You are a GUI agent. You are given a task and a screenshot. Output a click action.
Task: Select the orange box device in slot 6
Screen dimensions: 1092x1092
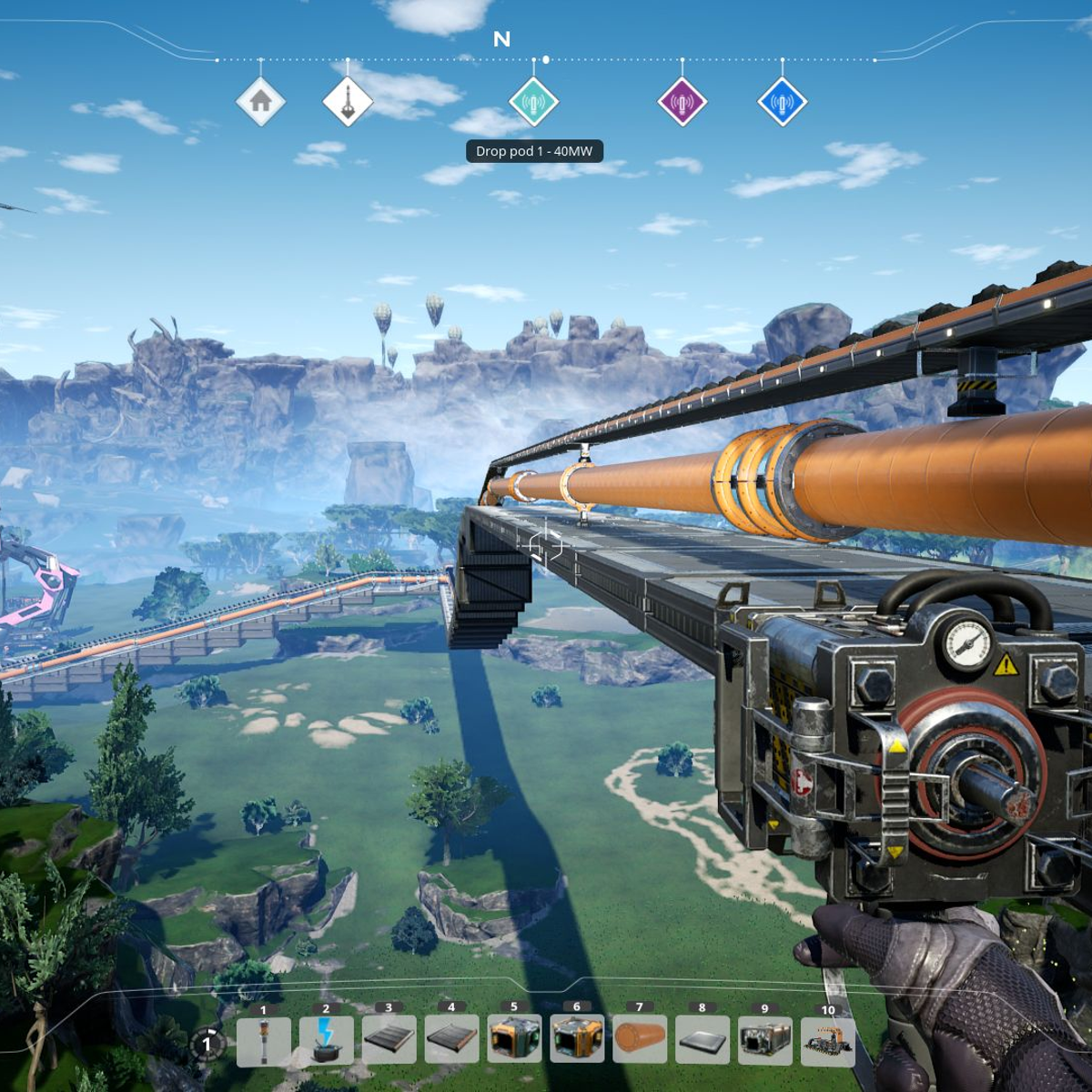click(577, 1039)
